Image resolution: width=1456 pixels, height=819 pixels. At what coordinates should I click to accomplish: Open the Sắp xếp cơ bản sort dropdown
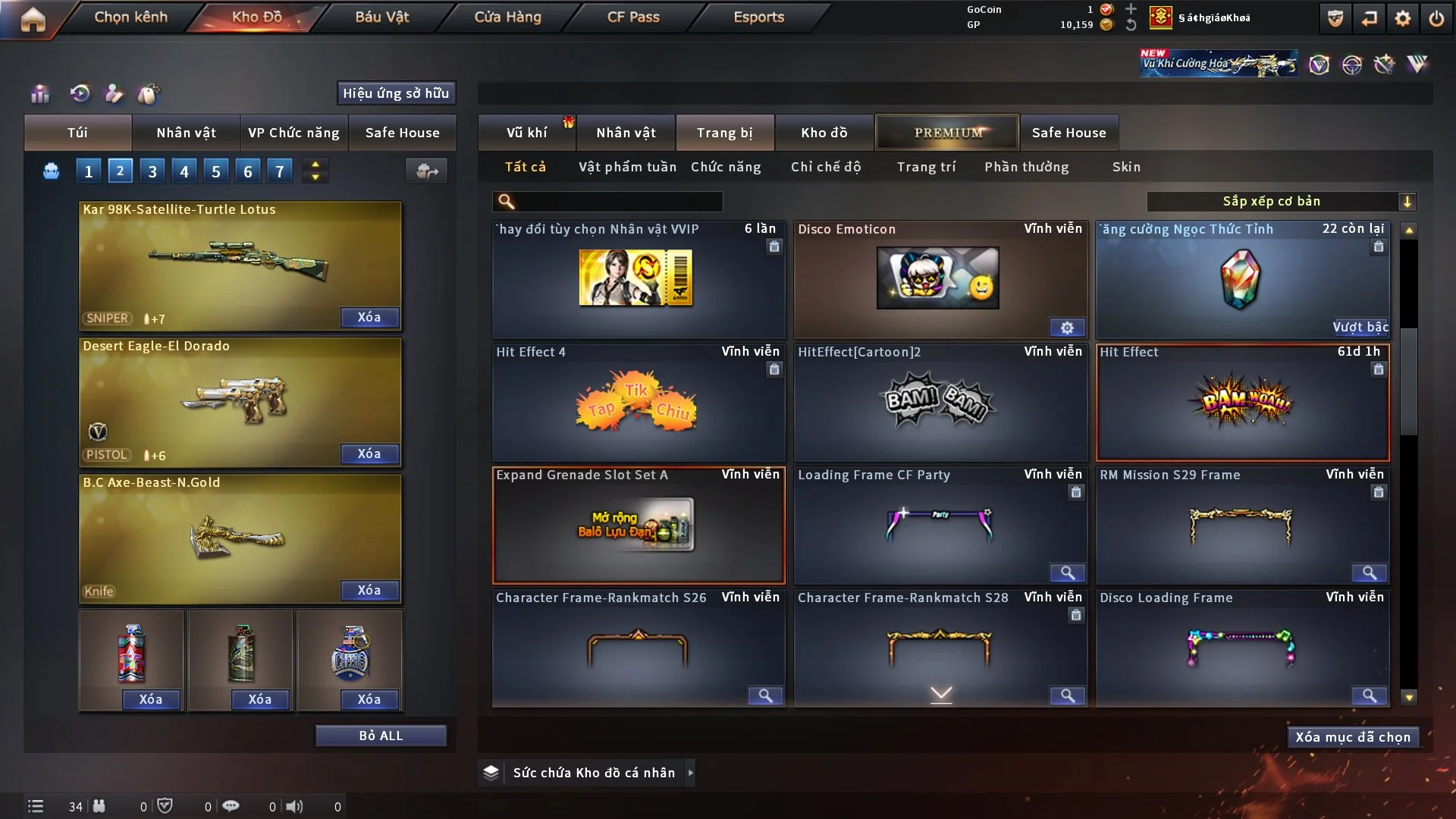[1281, 201]
